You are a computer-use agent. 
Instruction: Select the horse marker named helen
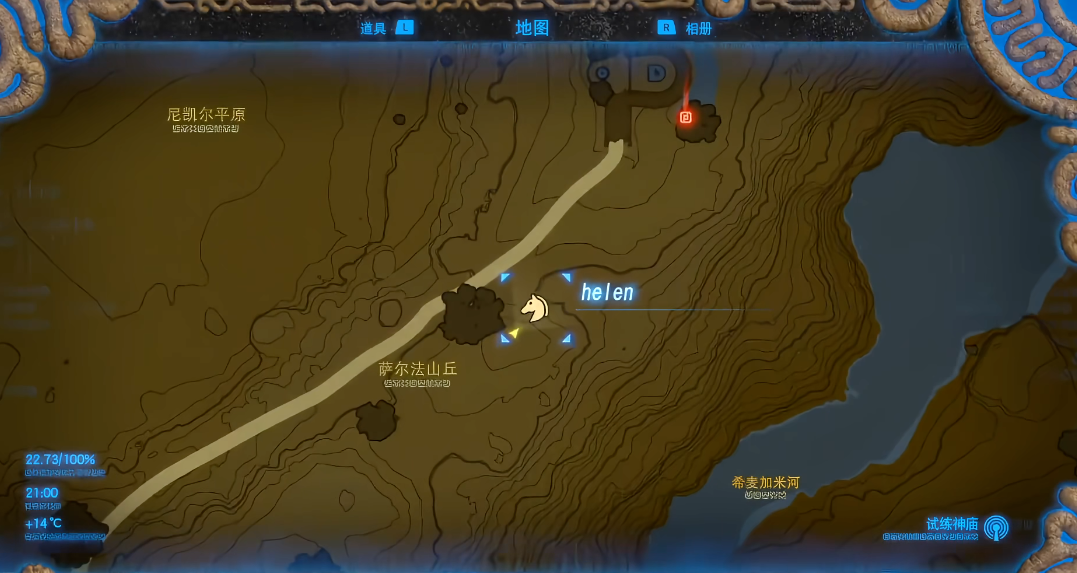click(535, 307)
